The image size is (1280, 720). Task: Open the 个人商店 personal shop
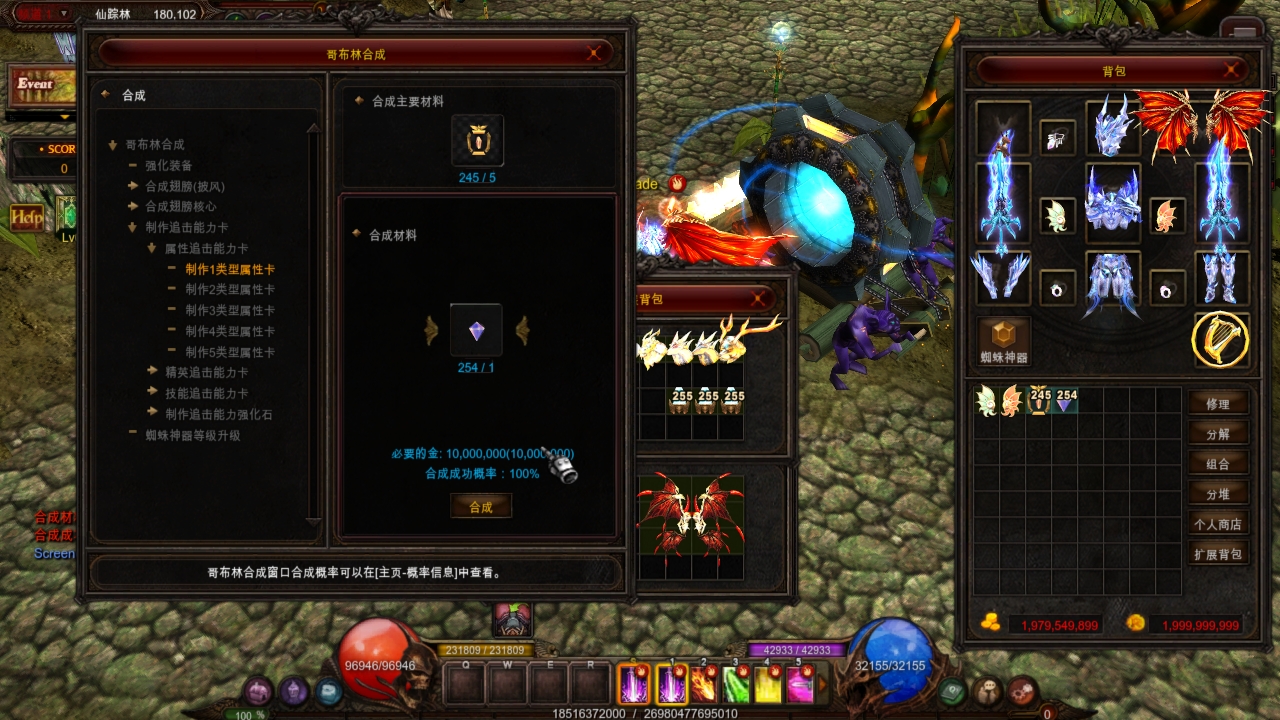pyautogui.click(x=1217, y=524)
